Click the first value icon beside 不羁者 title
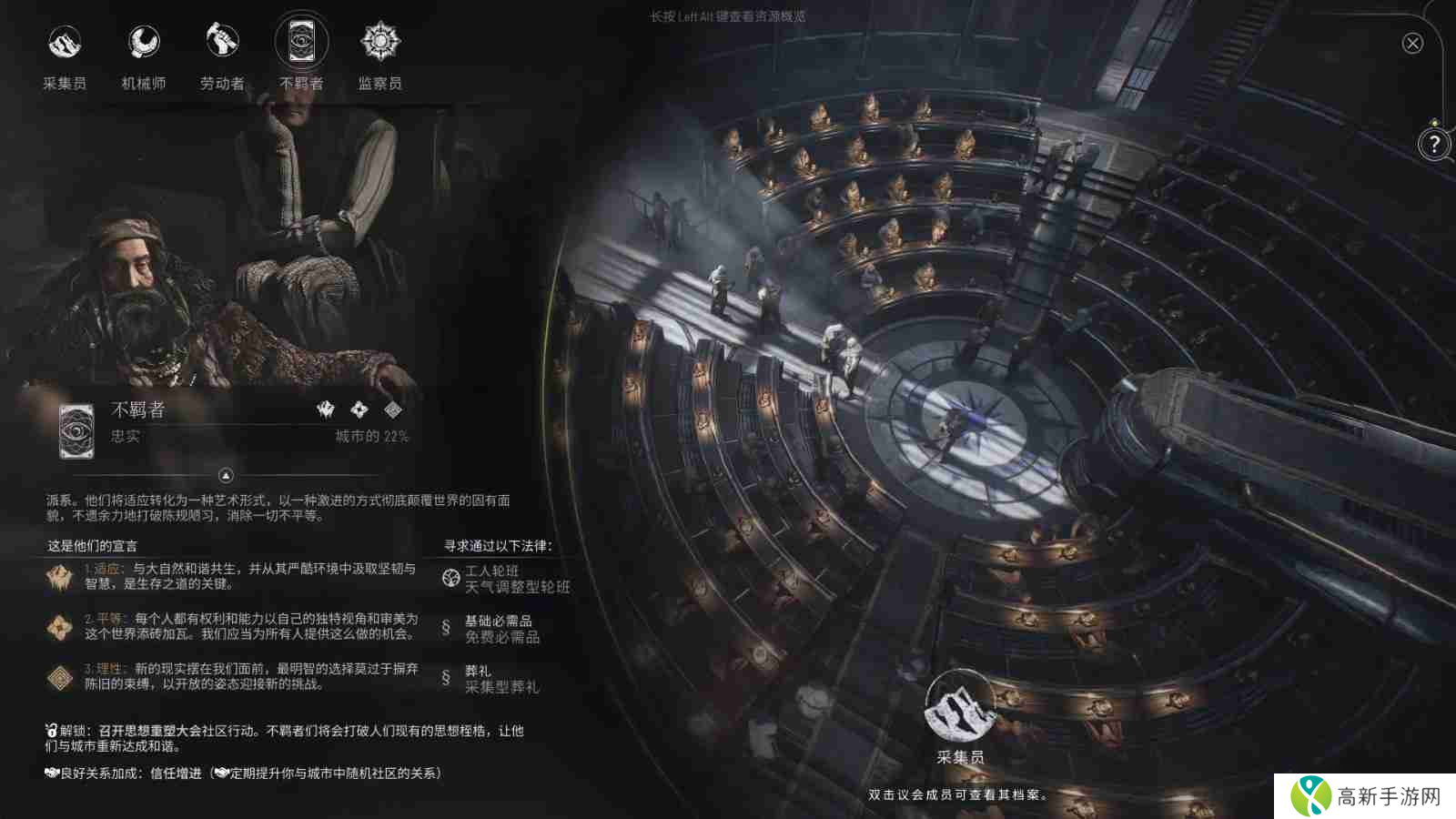 click(325, 411)
